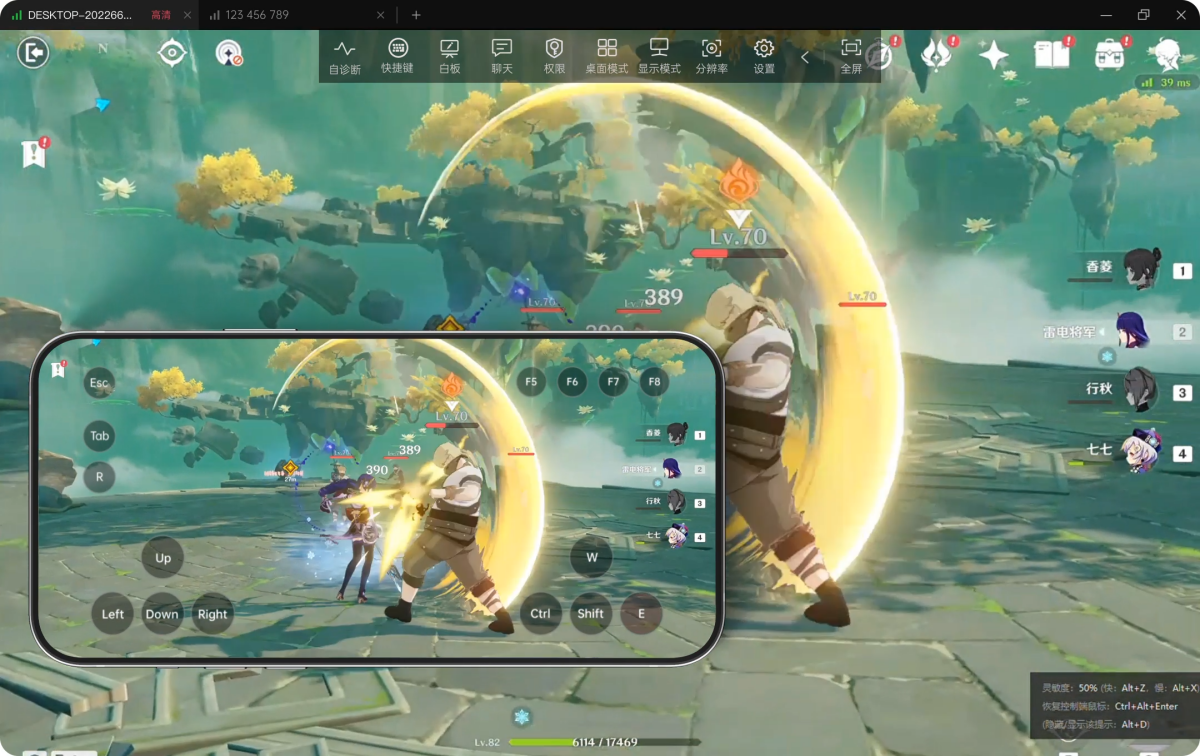
Task: Click the exit door icon in the game HUD
Action: click(33, 52)
